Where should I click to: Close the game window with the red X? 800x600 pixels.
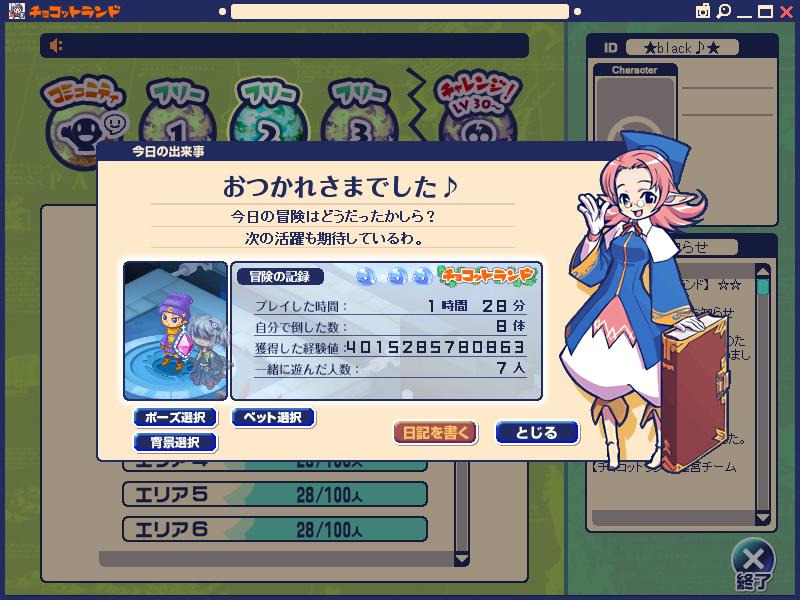point(786,11)
